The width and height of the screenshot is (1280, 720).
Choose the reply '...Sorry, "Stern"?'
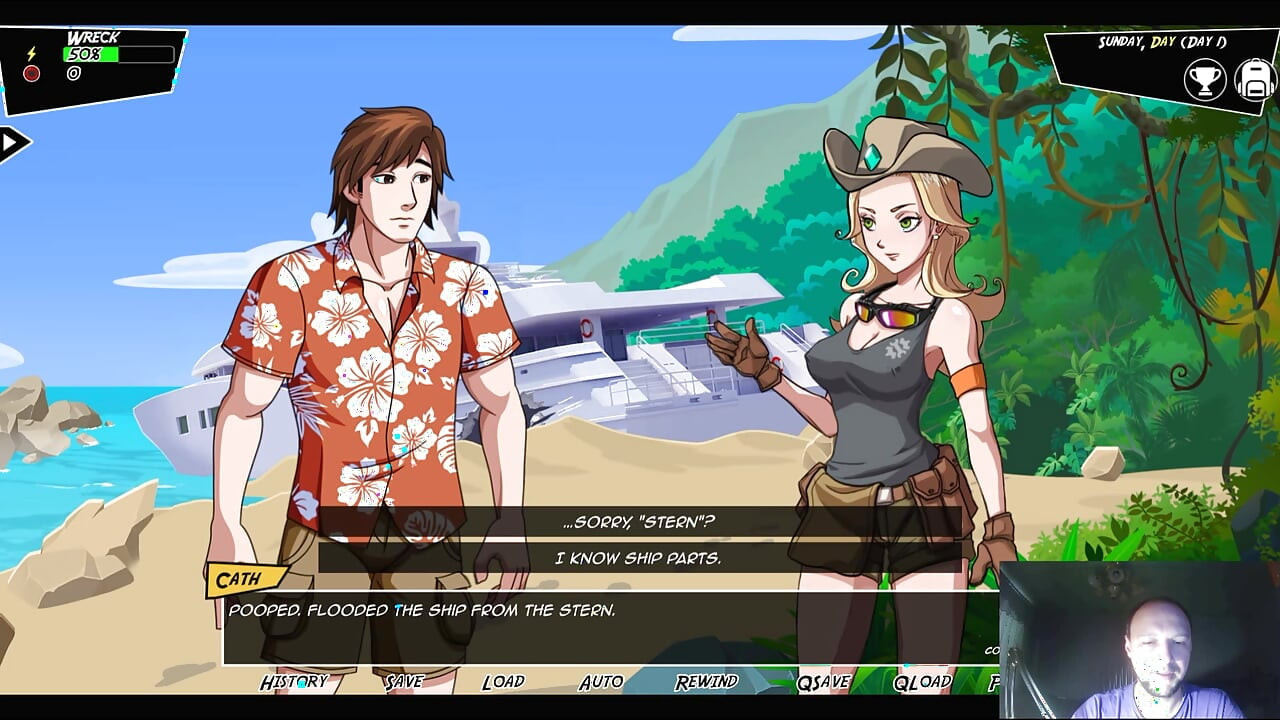pos(639,522)
